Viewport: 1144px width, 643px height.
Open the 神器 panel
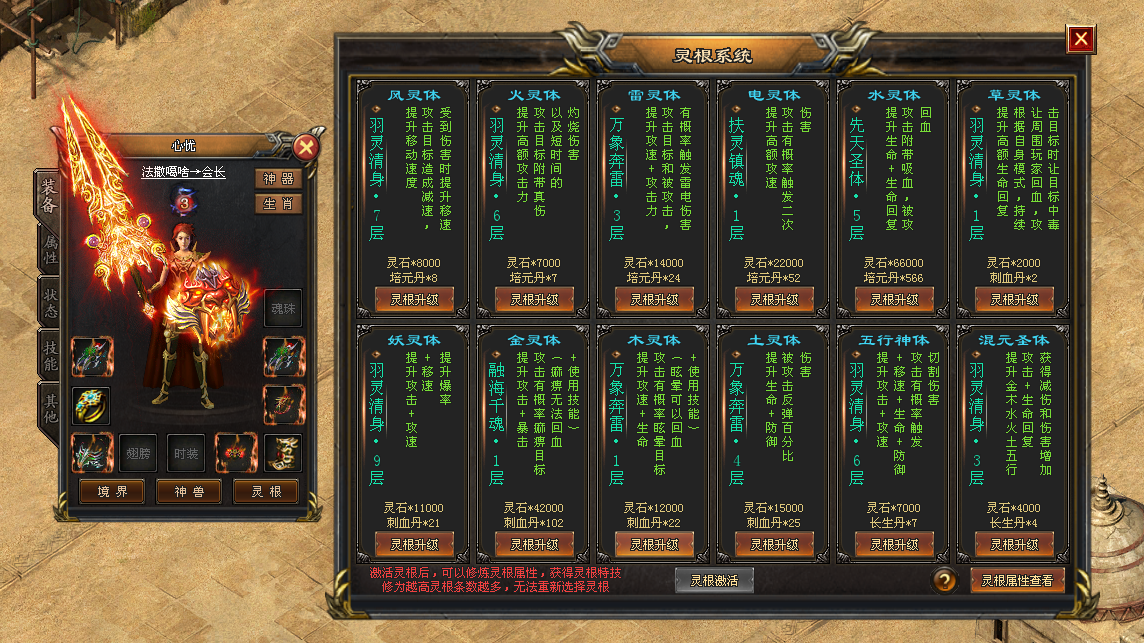(278, 179)
